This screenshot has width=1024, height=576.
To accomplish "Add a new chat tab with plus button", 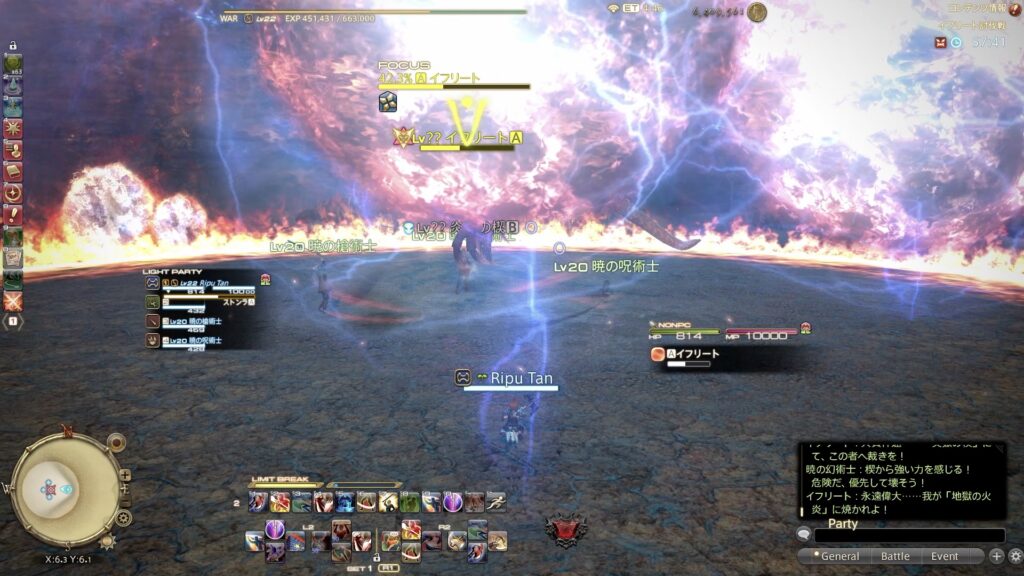I will point(996,556).
